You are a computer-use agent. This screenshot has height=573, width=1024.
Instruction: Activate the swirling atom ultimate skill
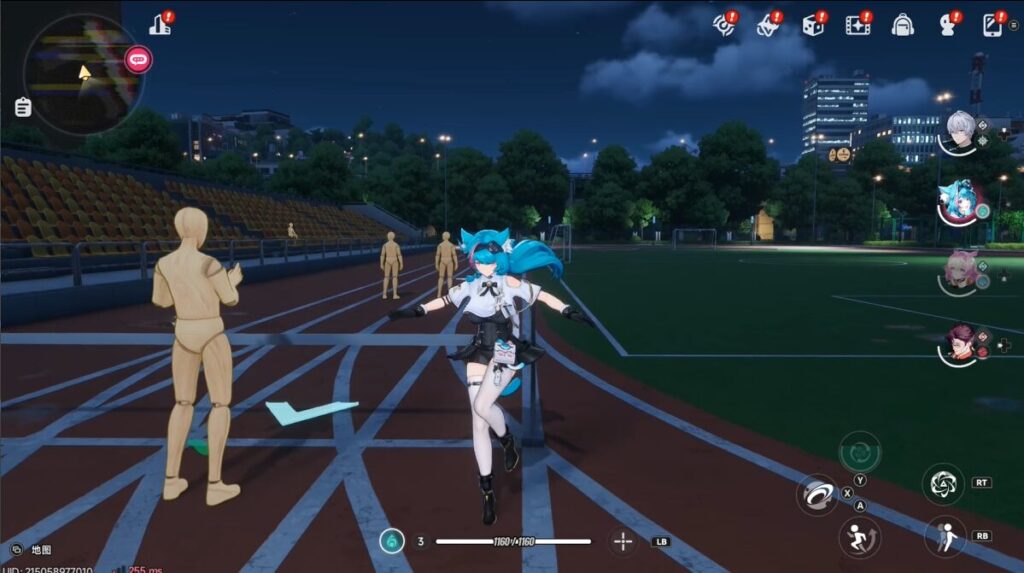click(x=942, y=485)
